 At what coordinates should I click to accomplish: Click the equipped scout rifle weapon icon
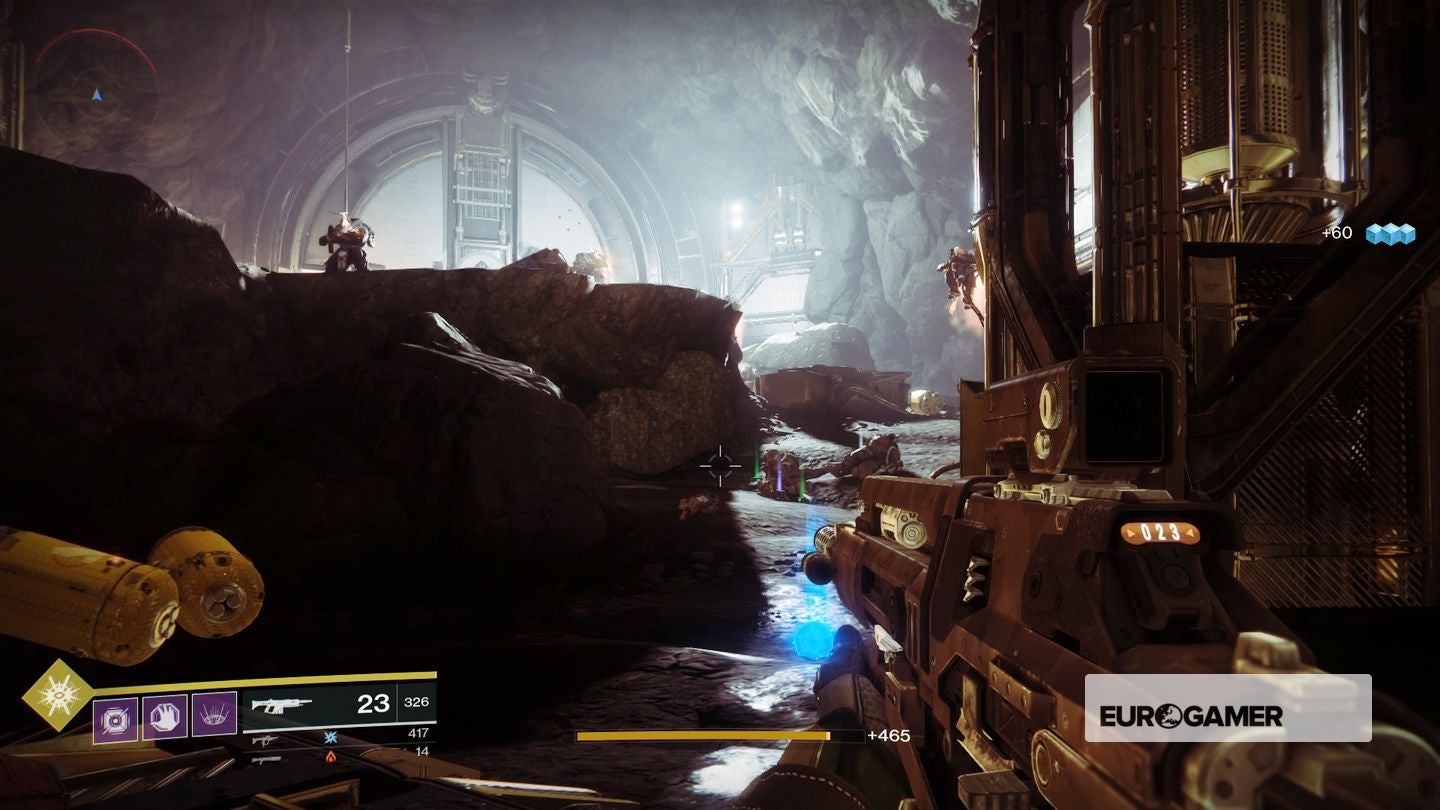(282, 706)
